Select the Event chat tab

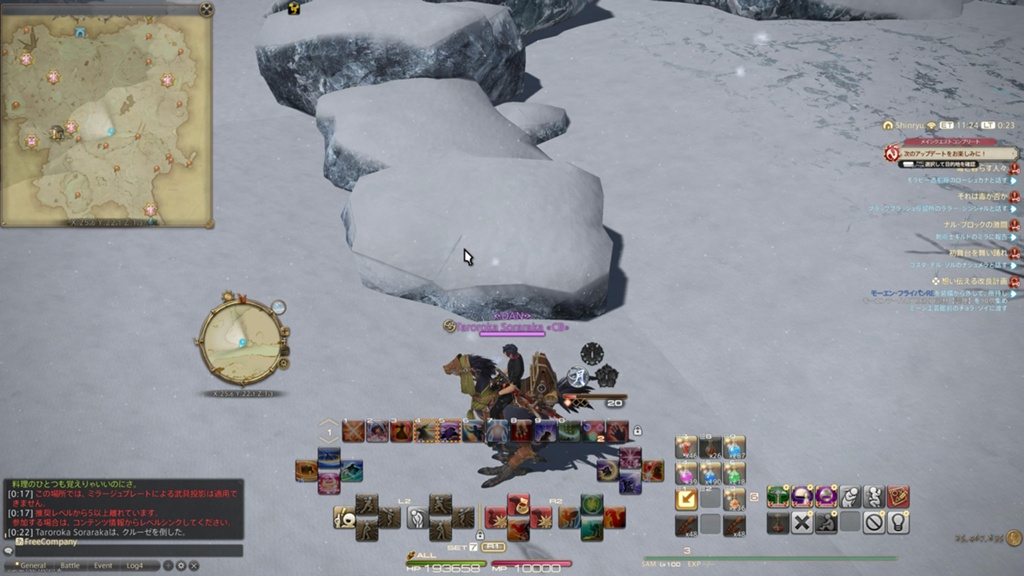pyautogui.click(x=103, y=565)
